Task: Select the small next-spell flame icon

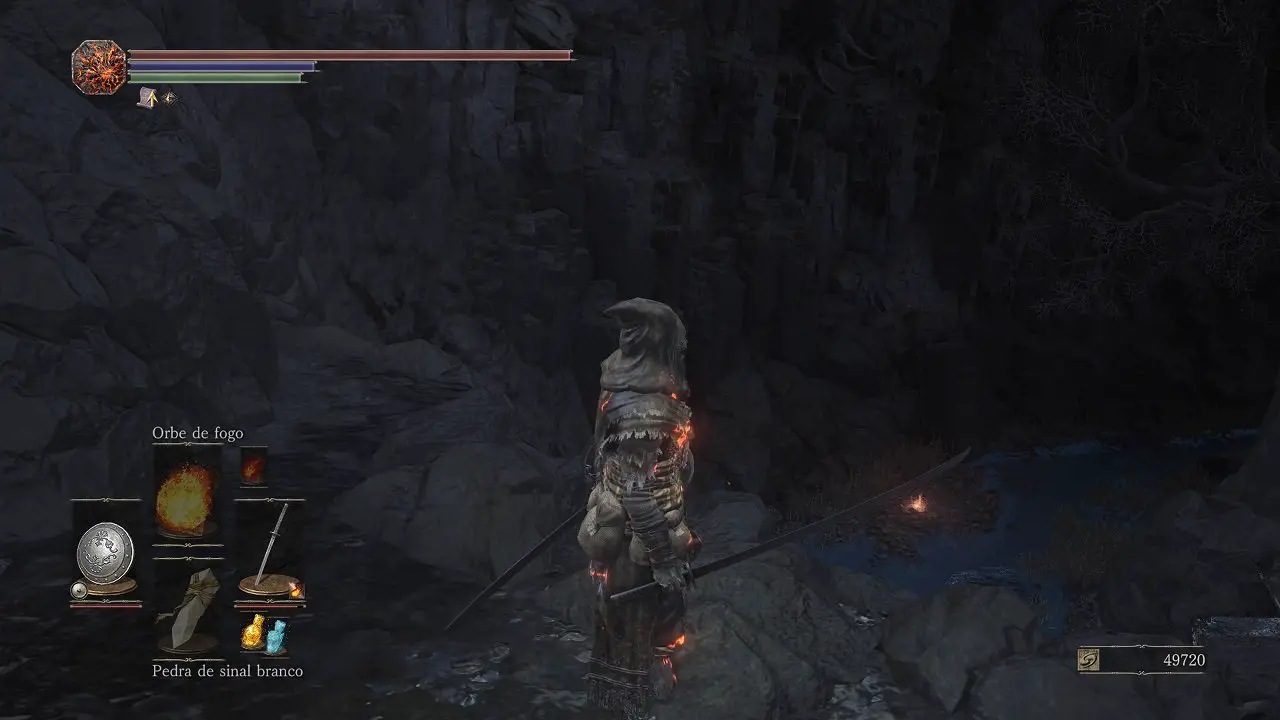Action: [x=253, y=468]
